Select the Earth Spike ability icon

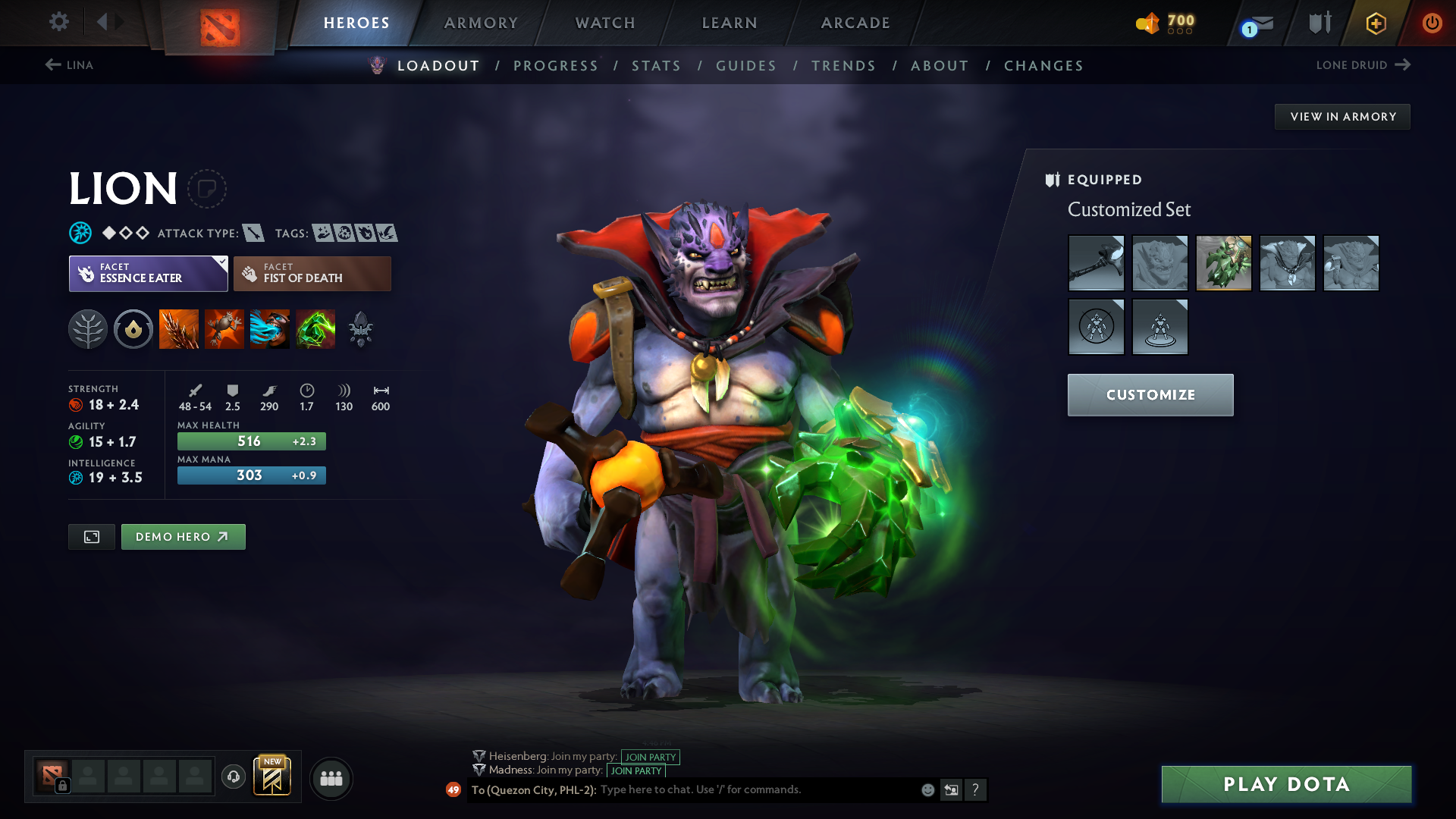179,329
